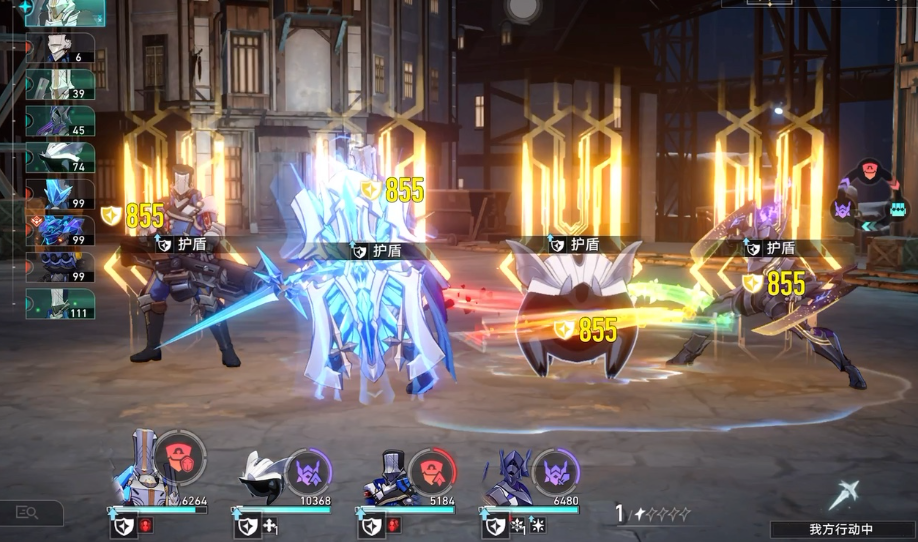Select the turn-order portrait numbered 6
918x542 pixels.
60,48
